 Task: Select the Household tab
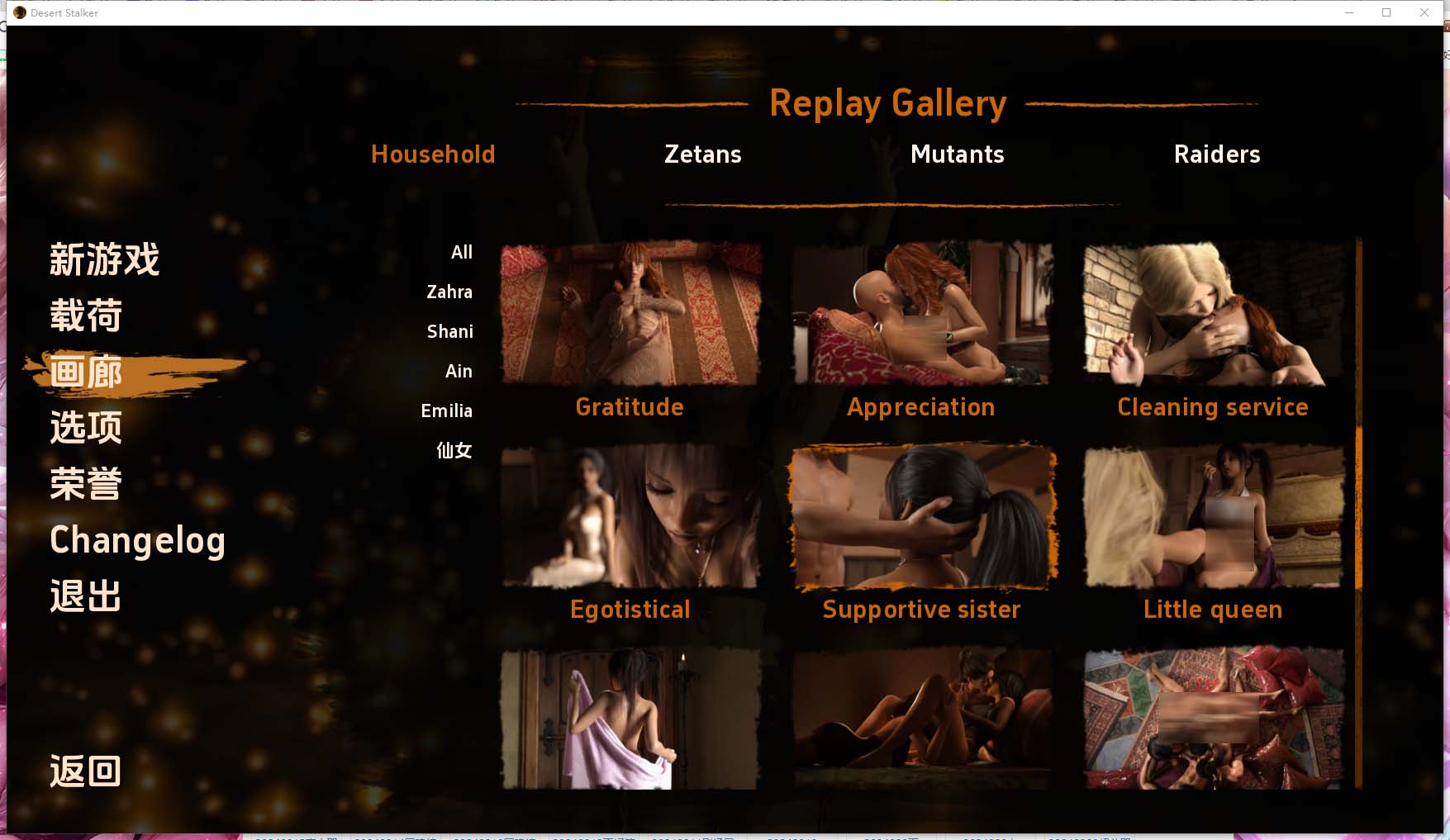pos(433,154)
